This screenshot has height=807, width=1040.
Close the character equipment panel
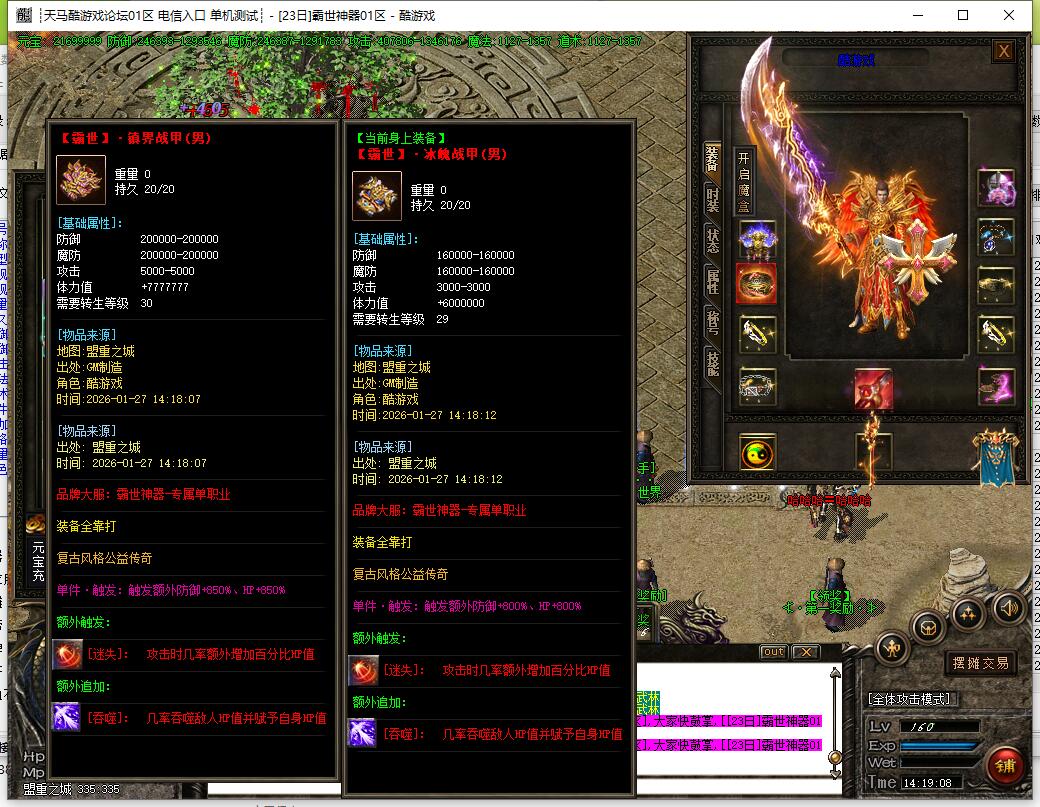1004,52
